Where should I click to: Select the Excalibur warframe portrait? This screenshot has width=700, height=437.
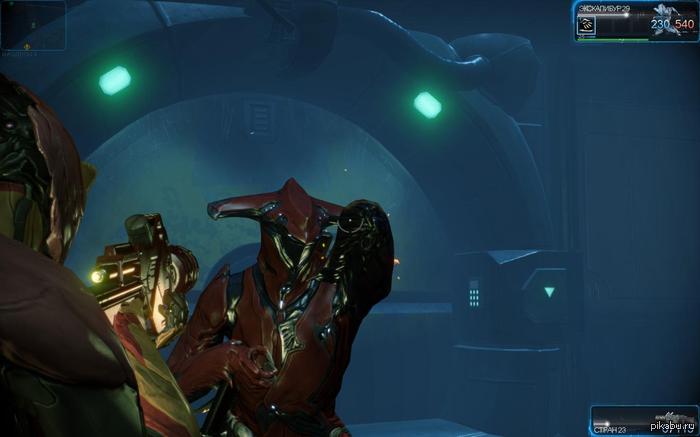pyautogui.click(x=665, y=20)
